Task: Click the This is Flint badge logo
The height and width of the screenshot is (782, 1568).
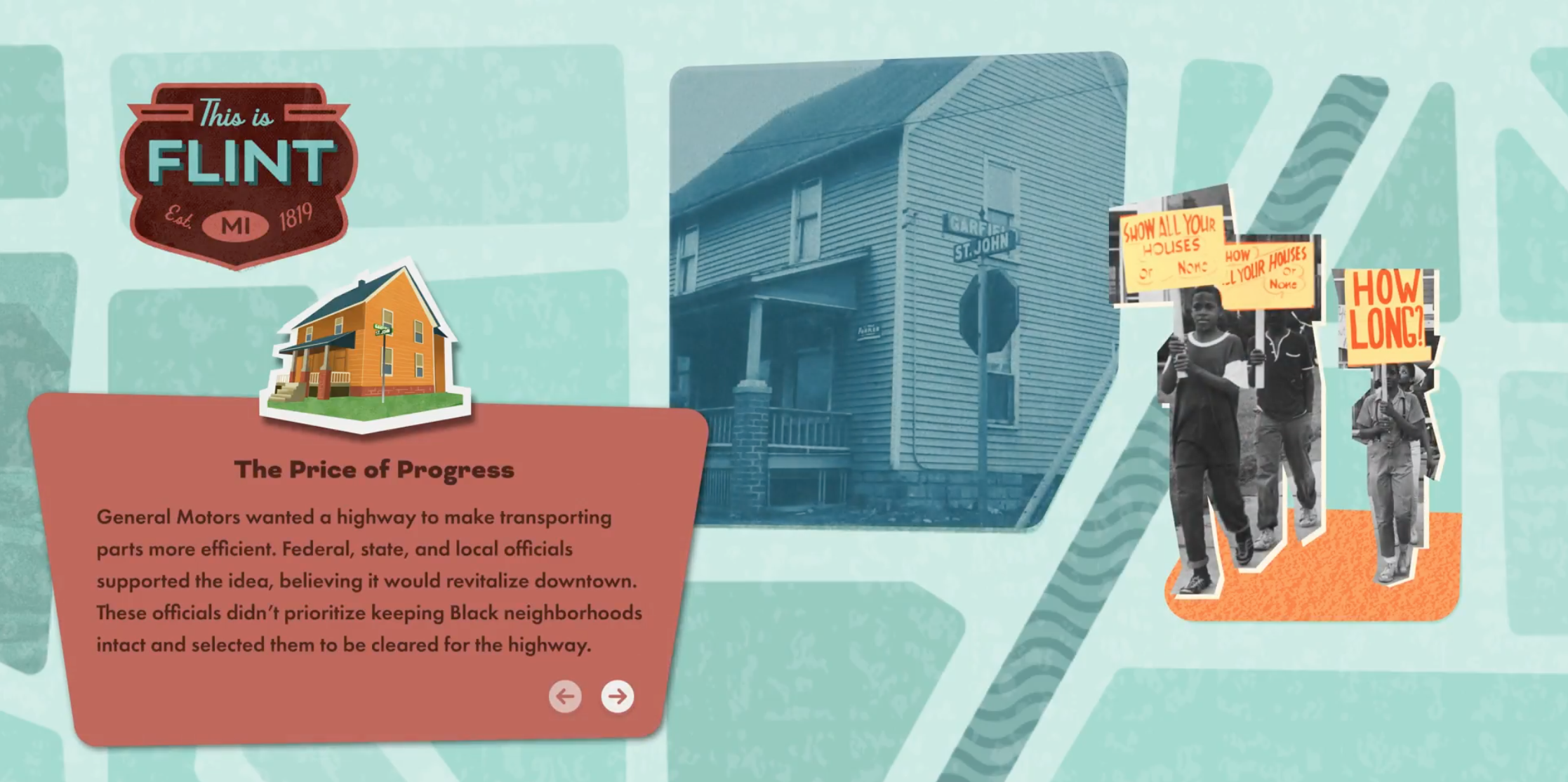Action: pos(238,173)
